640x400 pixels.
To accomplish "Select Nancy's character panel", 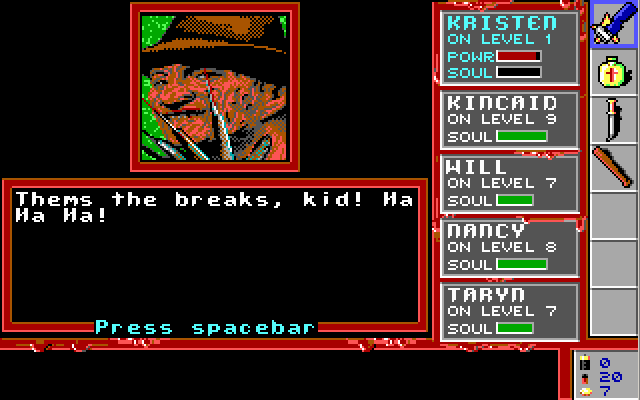I will click(x=511, y=247).
